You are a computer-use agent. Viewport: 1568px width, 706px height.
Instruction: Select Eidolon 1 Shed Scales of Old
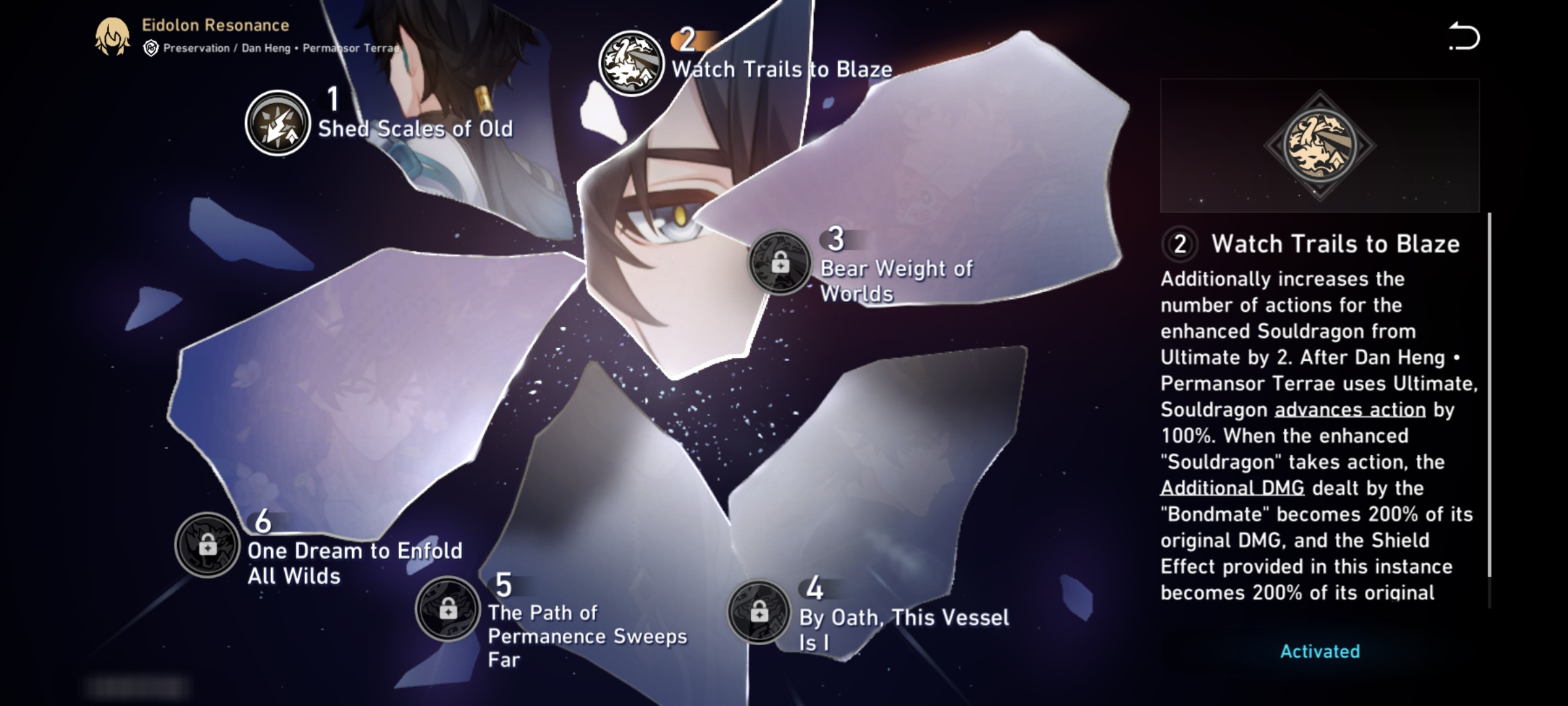[x=278, y=123]
